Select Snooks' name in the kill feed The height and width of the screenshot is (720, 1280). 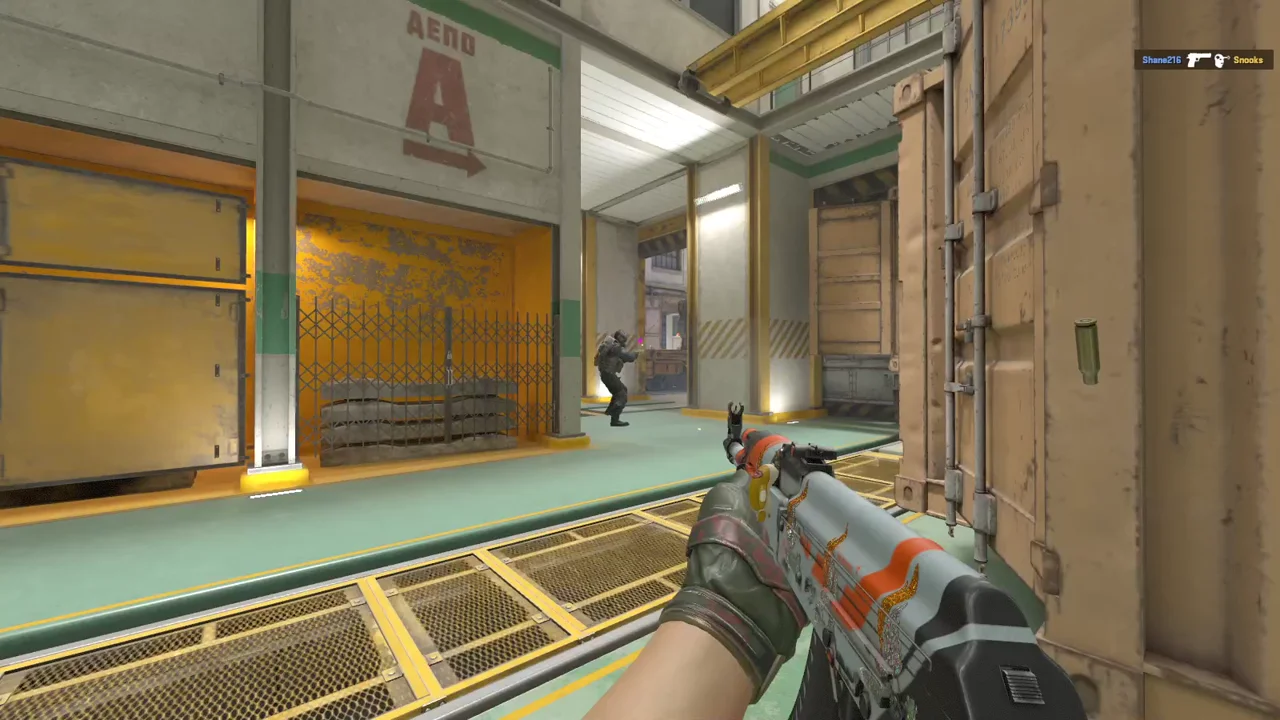(x=1247, y=60)
